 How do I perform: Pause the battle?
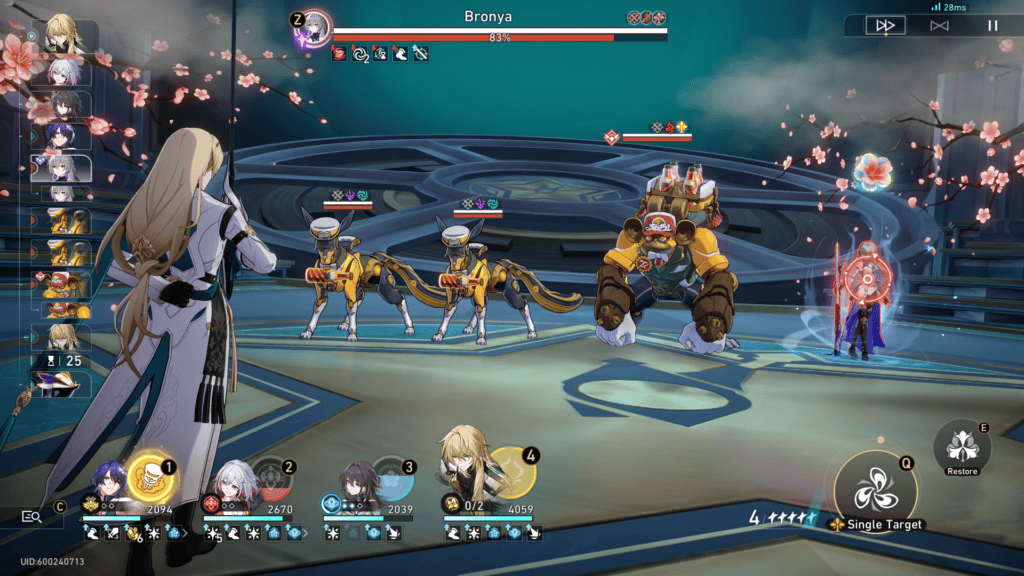coord(993,25)
